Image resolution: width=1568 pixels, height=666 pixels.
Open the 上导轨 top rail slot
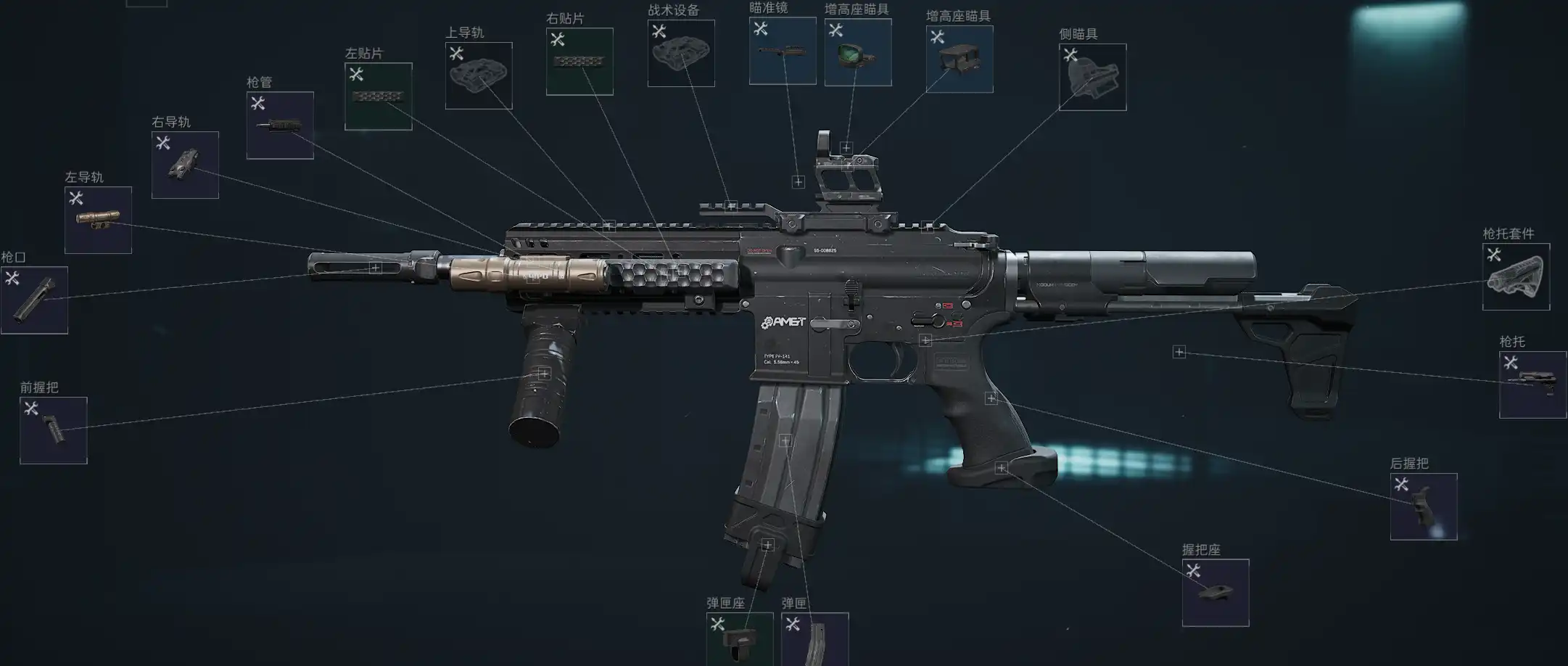pyautogui.click(x=479, y=75)
